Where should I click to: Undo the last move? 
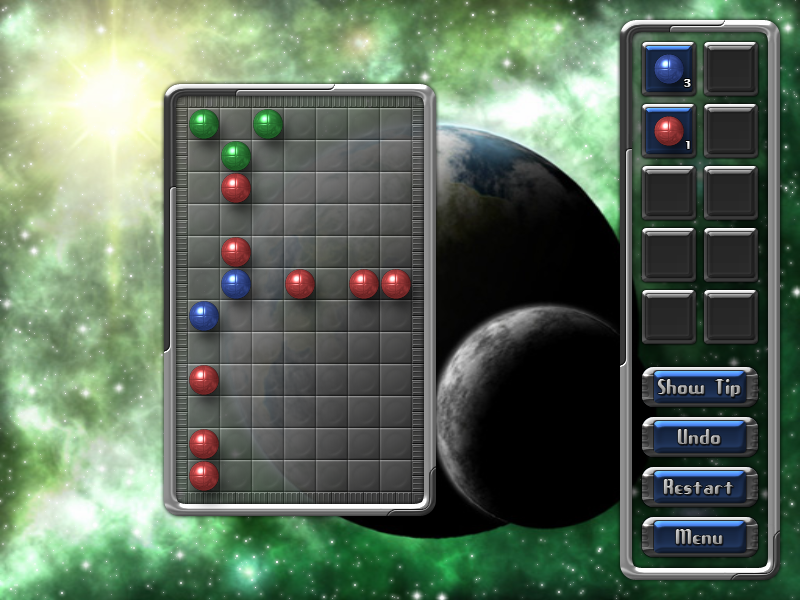(x=699, y=437)
